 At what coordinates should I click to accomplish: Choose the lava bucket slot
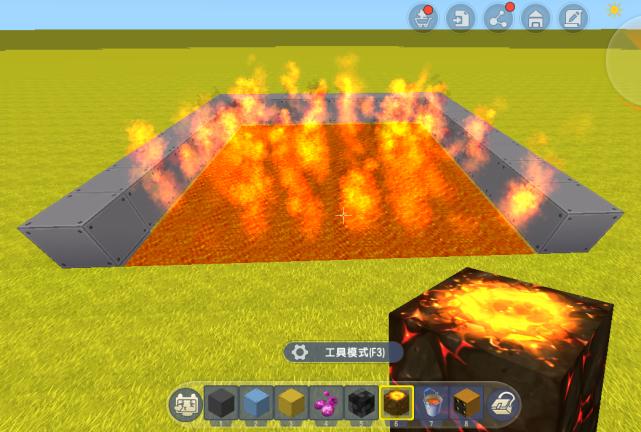click(431, 403)
